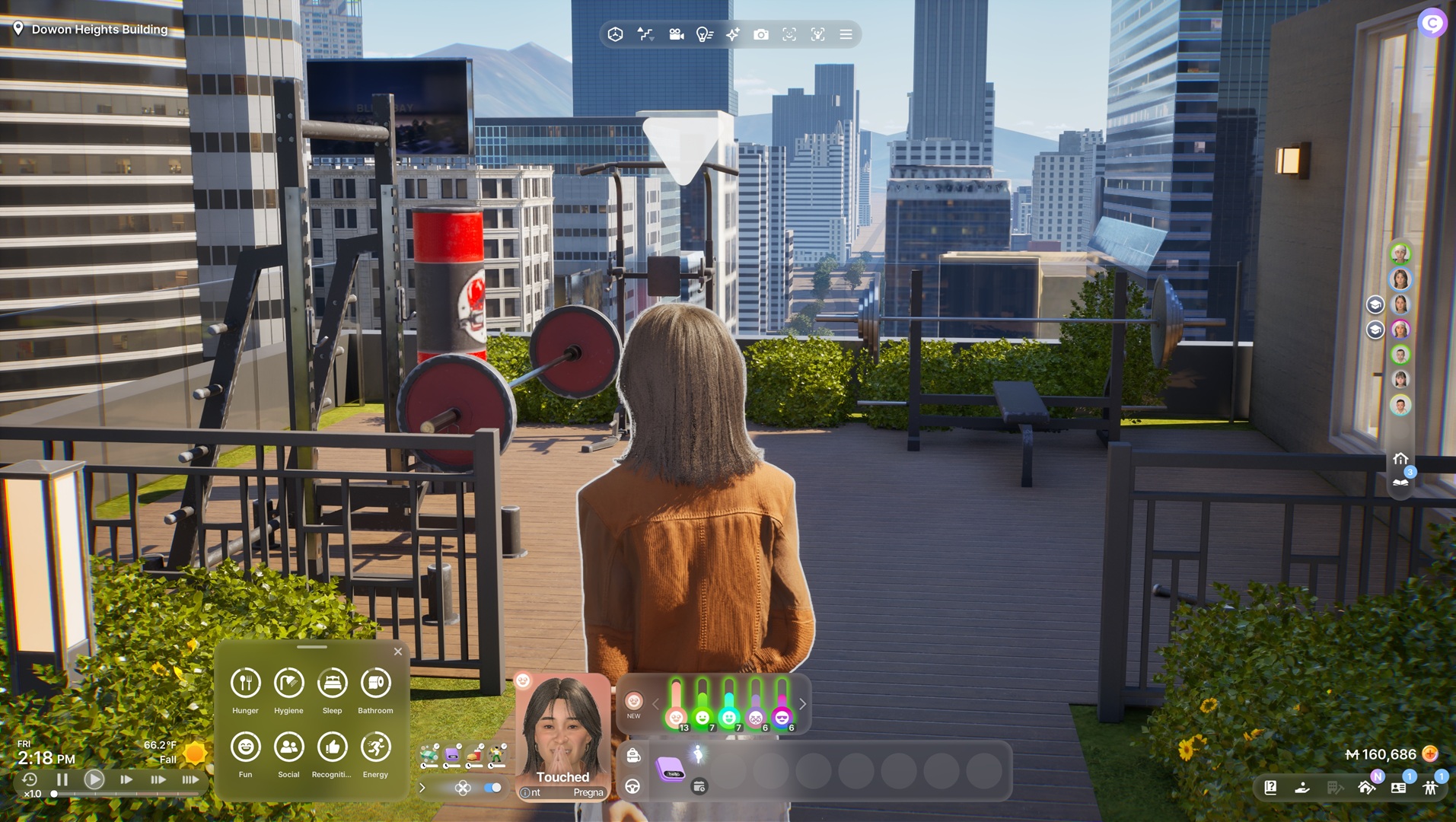Select the Energy need icon
1456x822 pixels.
[x=375, y=747]
